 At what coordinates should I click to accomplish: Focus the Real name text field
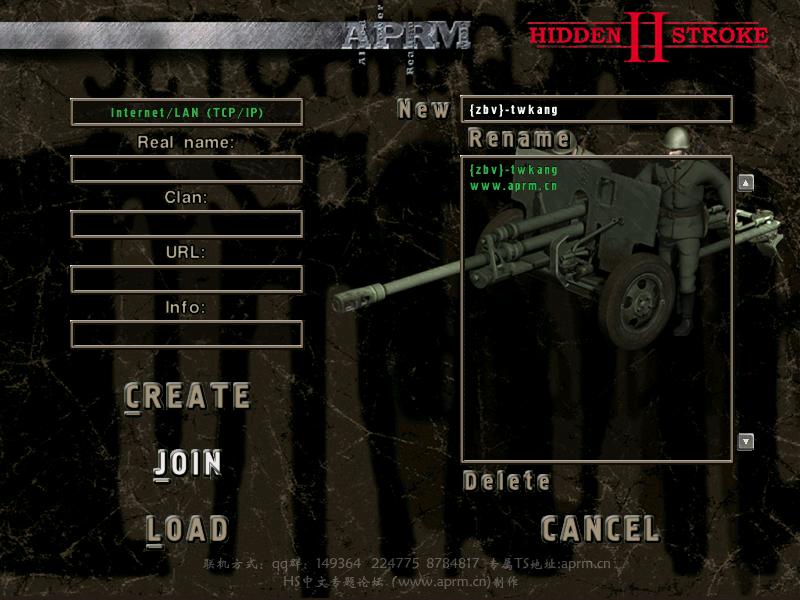coord(187,169)
